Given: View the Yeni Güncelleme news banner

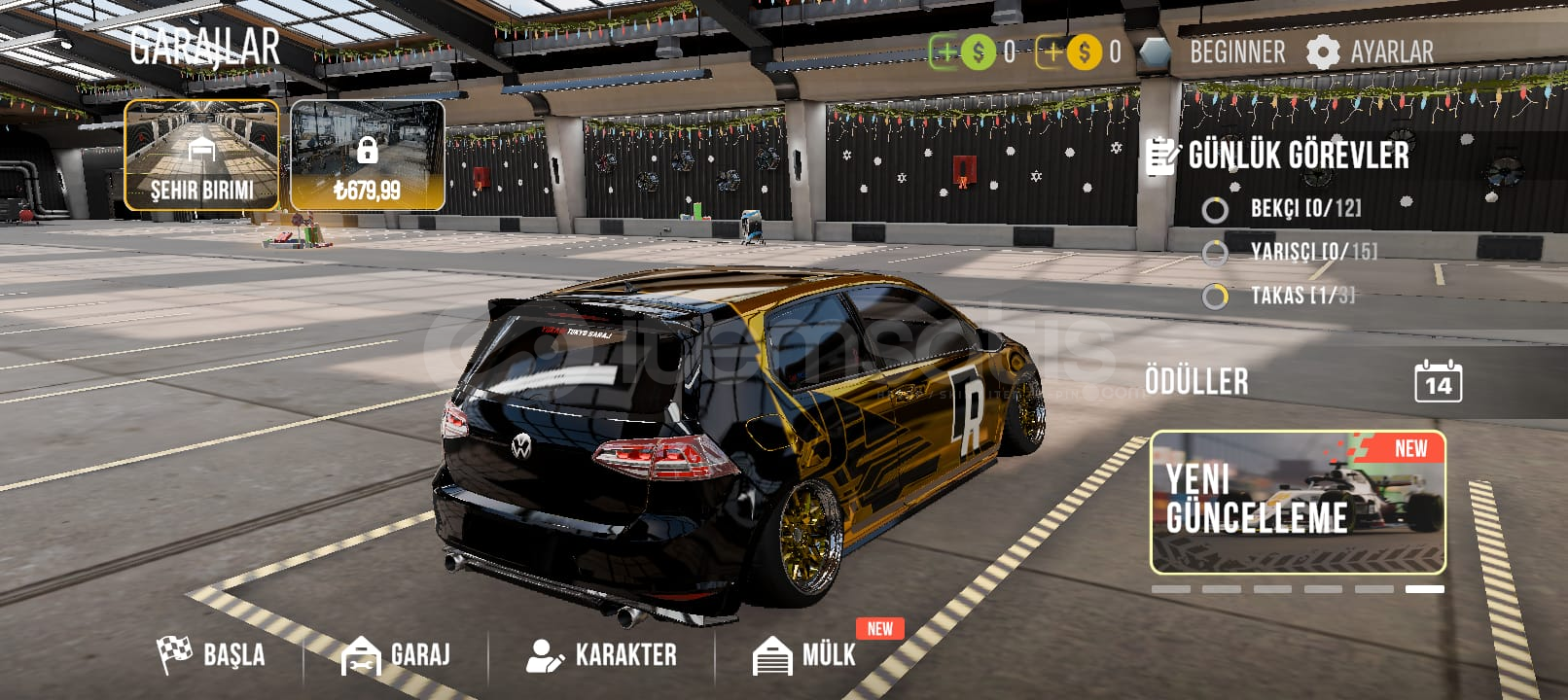Looking at the screenshot, I should (x=1298, y=503).
